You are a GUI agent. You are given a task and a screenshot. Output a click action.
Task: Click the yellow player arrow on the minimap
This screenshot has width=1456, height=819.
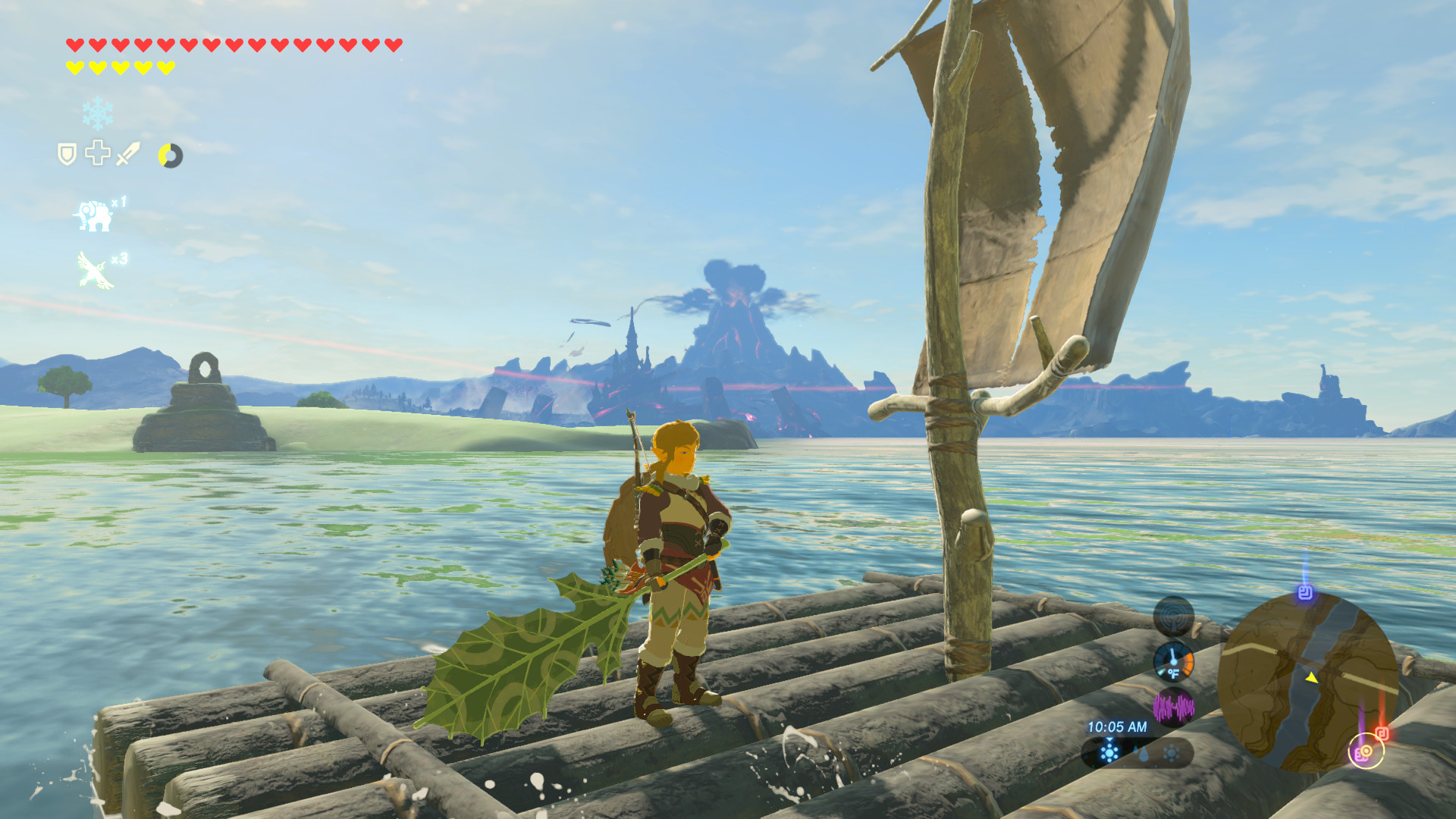(1312, 678)
